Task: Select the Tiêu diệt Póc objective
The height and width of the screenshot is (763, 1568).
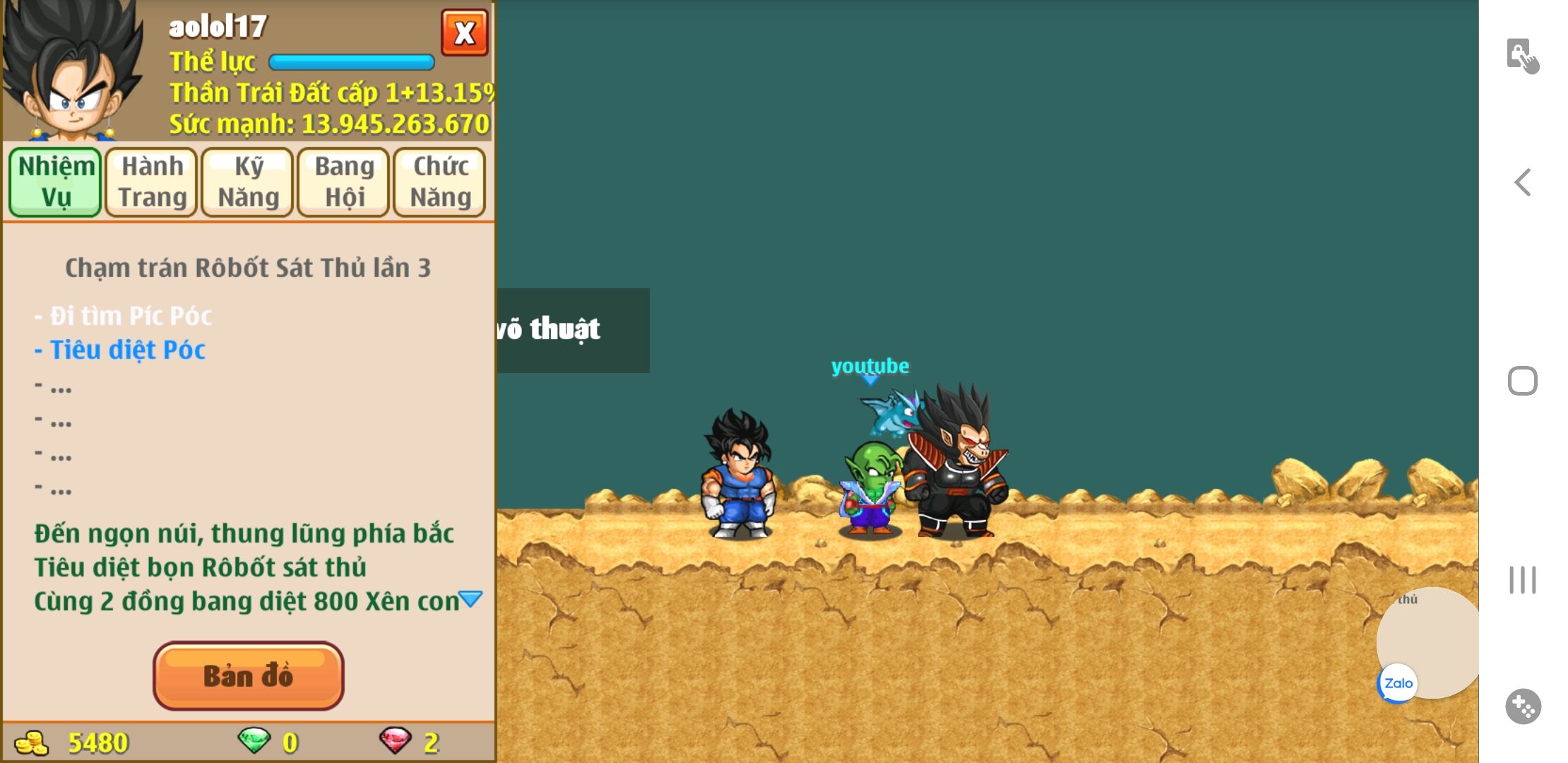Action: point(127,350)
